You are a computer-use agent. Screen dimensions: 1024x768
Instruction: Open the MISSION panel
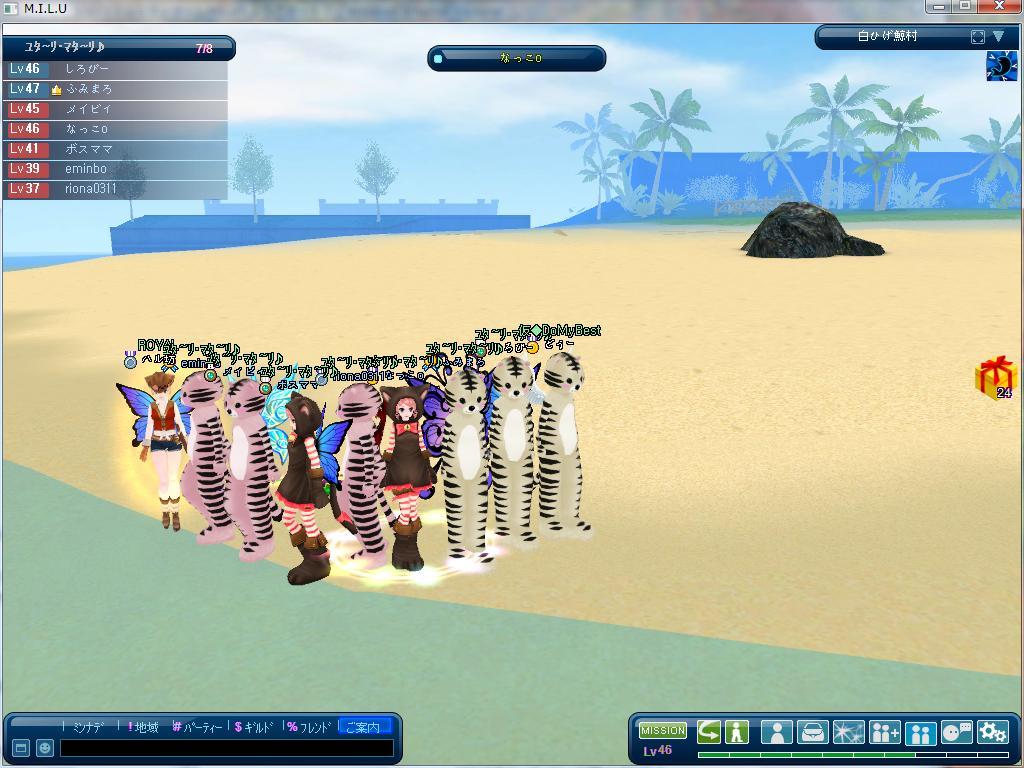click(663, 731)
